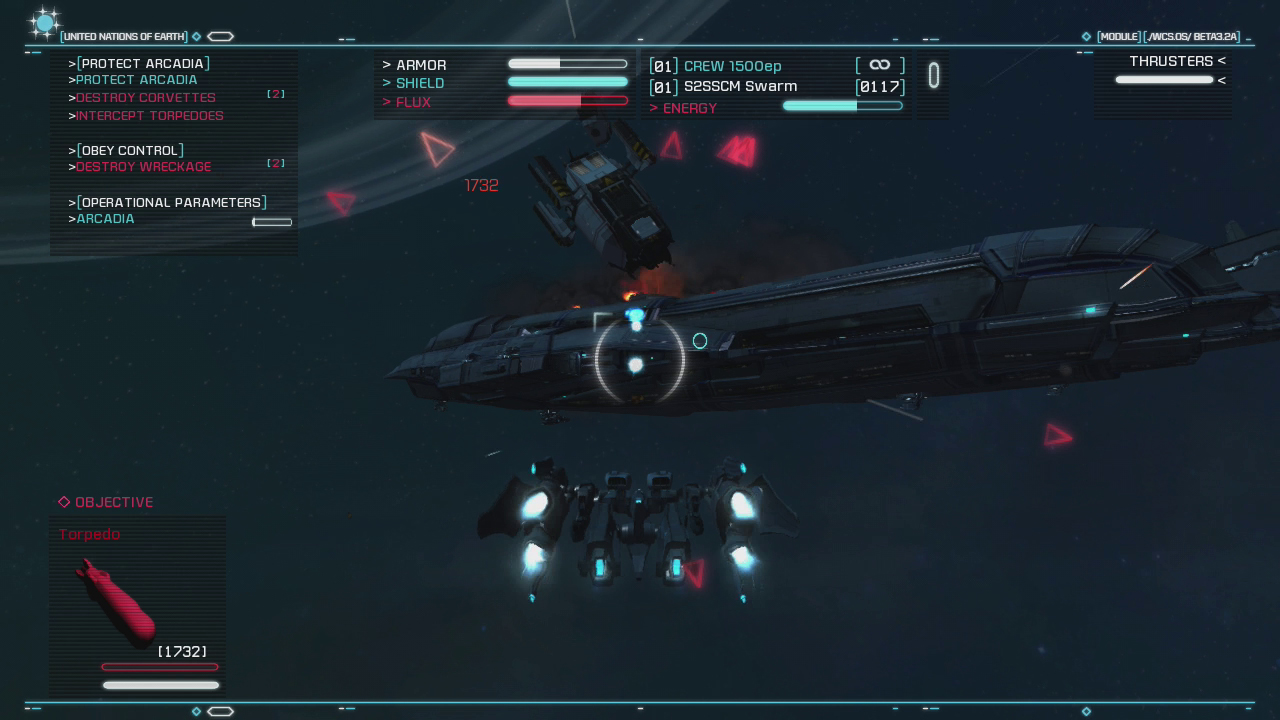
Task: Toggle the INTERCEPT TORPEDOES objective
Action: point(150,116)
